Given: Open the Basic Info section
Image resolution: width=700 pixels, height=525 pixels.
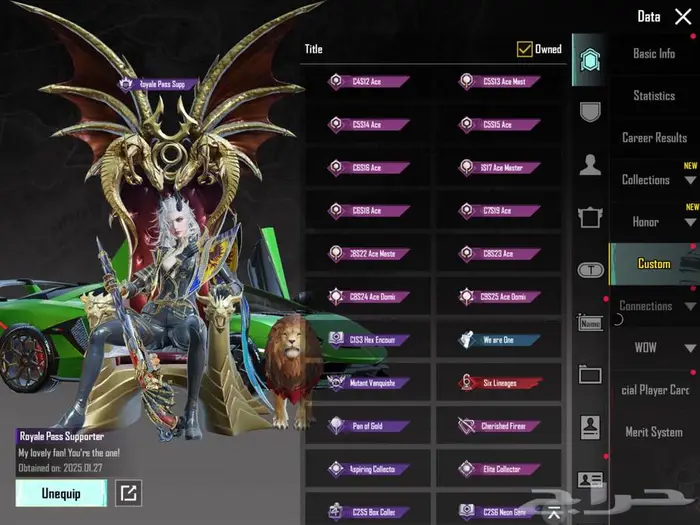Looking at the screenshot, I should (x=654, y=54).
